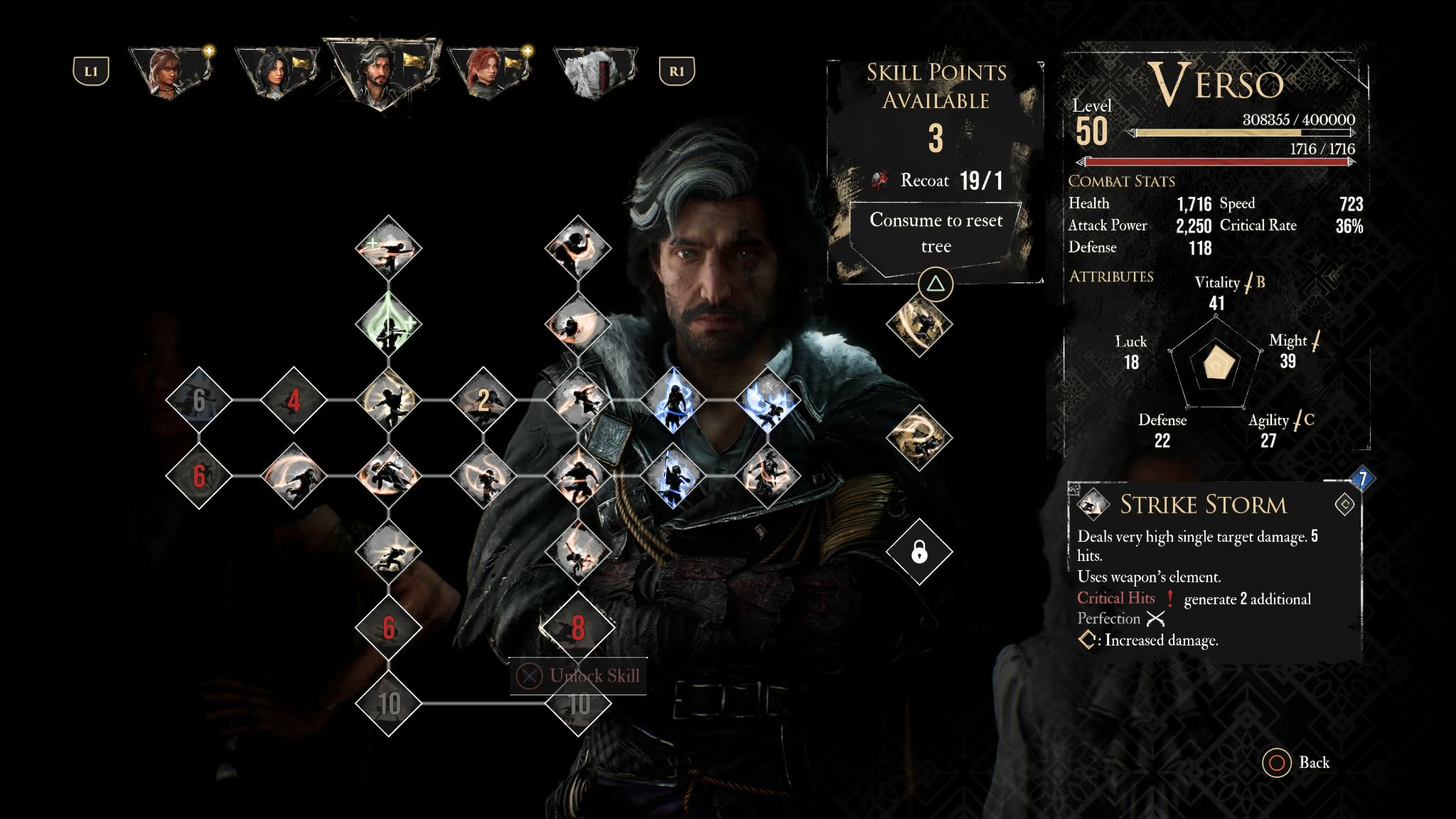Screen dimensions: 1456x819
Task: Click the Back button label
Action: [x=1313, y=762]
